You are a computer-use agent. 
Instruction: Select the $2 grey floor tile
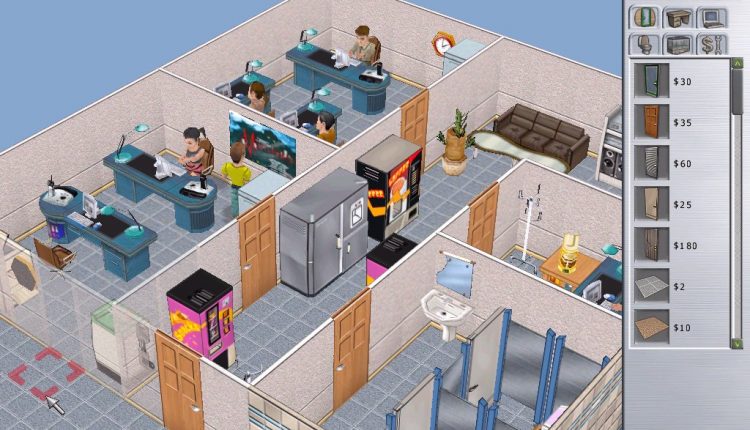tap(651, 286)
